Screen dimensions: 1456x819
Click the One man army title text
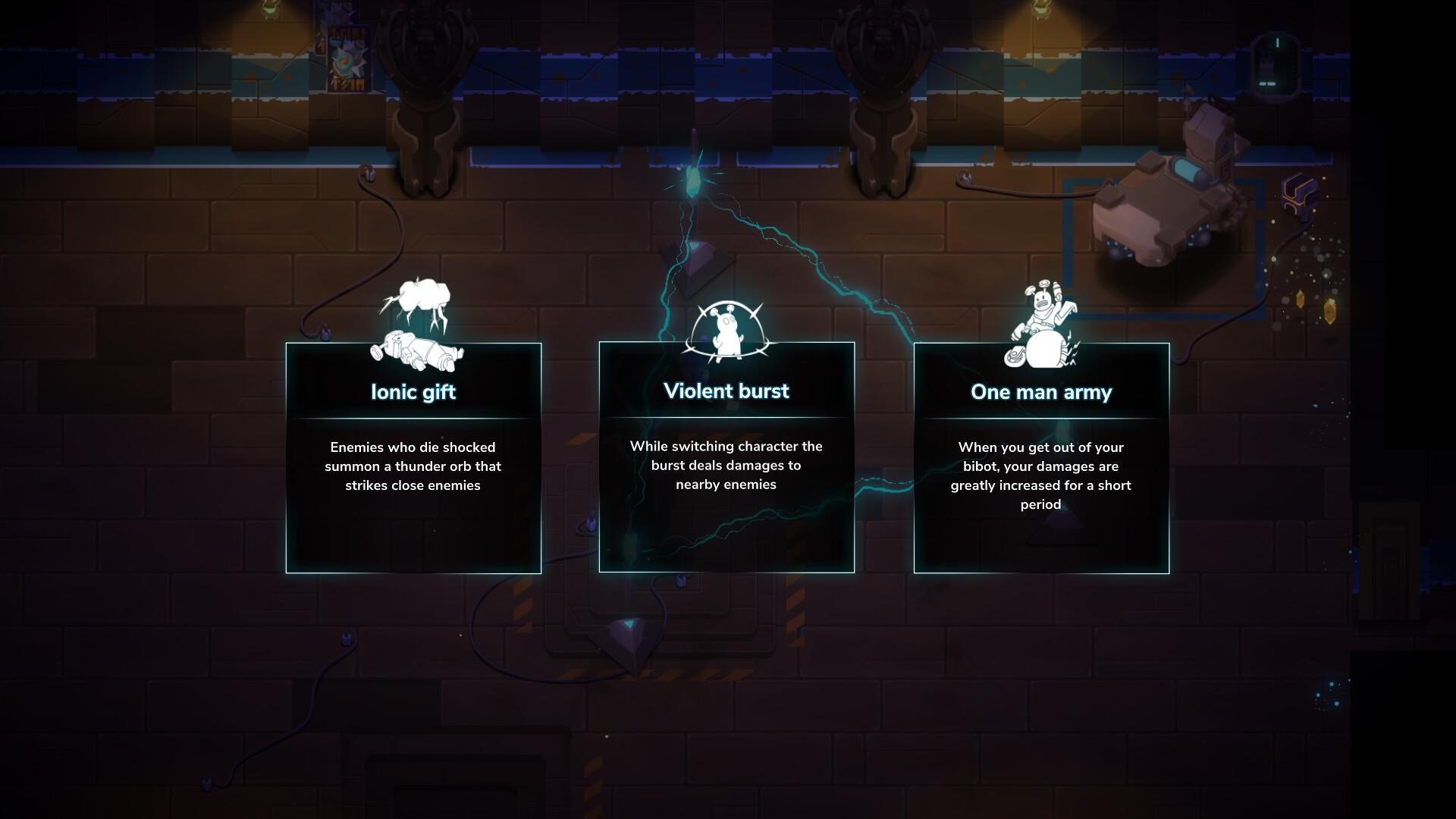[1041, 392]
